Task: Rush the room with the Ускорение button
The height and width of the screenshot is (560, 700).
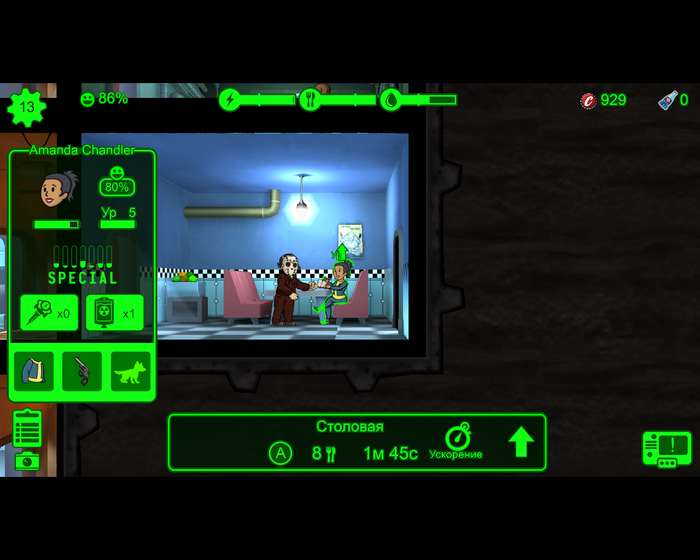Action: pos(457,442)
